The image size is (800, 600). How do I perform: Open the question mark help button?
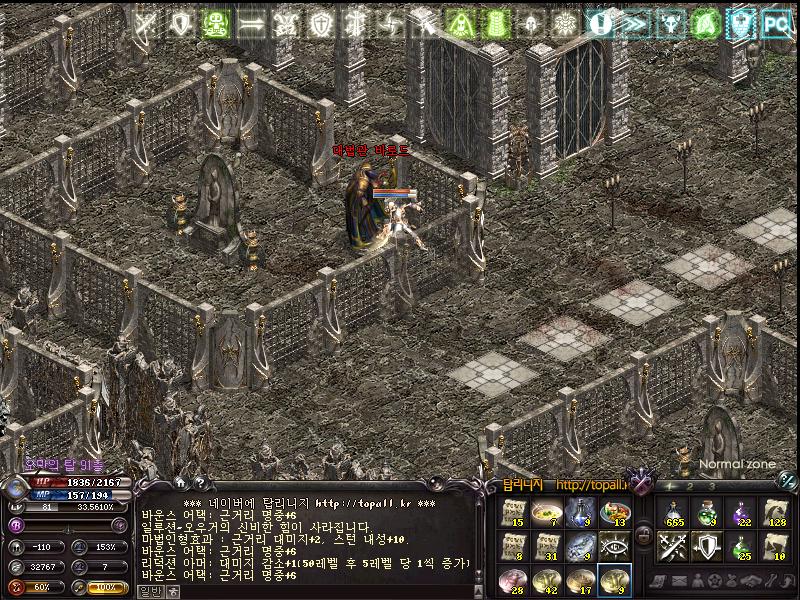(x=200, y=483)
